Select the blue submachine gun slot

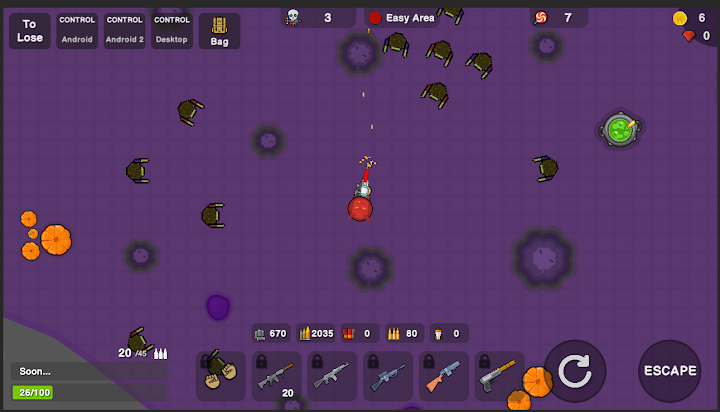point(388,375)
